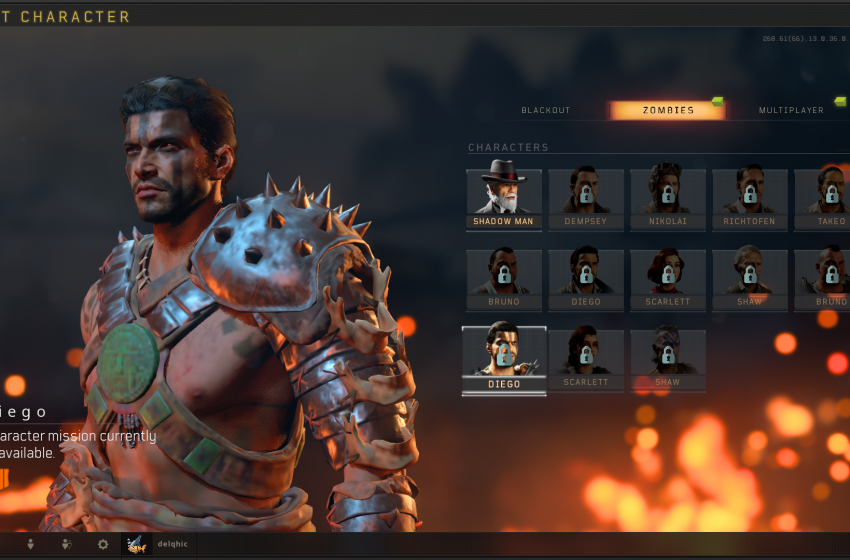
Task: Open settings via the gear icon
Action: (x=102, y=544)
